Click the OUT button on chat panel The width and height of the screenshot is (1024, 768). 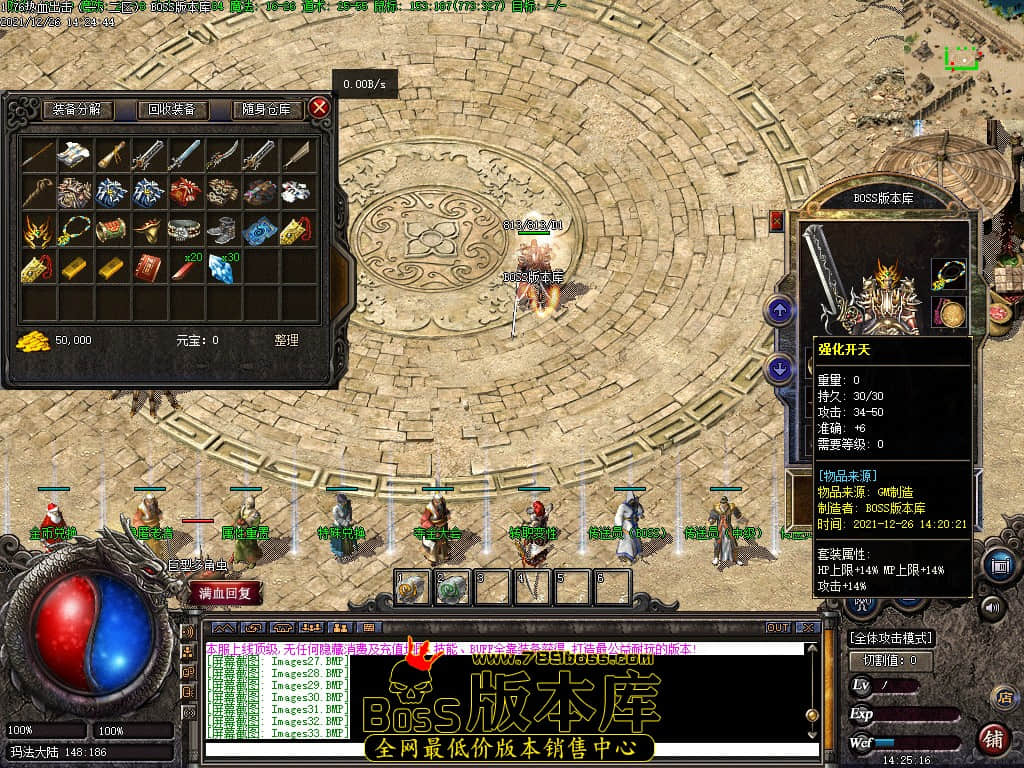tap(778, 628)
